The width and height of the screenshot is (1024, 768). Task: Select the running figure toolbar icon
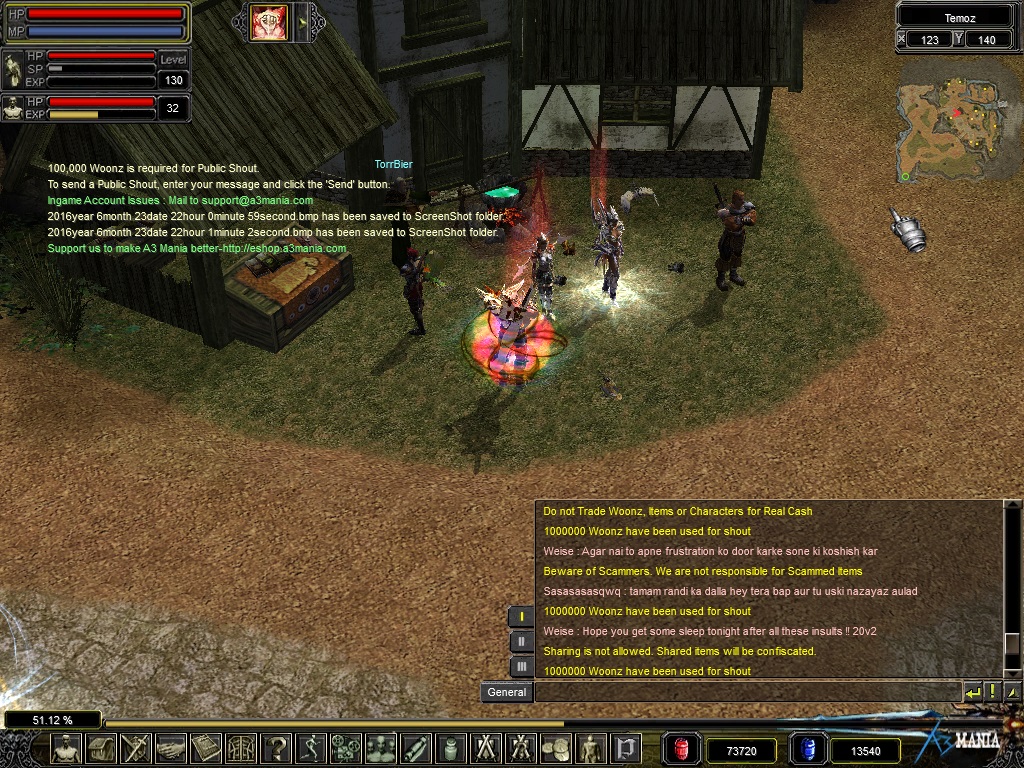point(311,748)
